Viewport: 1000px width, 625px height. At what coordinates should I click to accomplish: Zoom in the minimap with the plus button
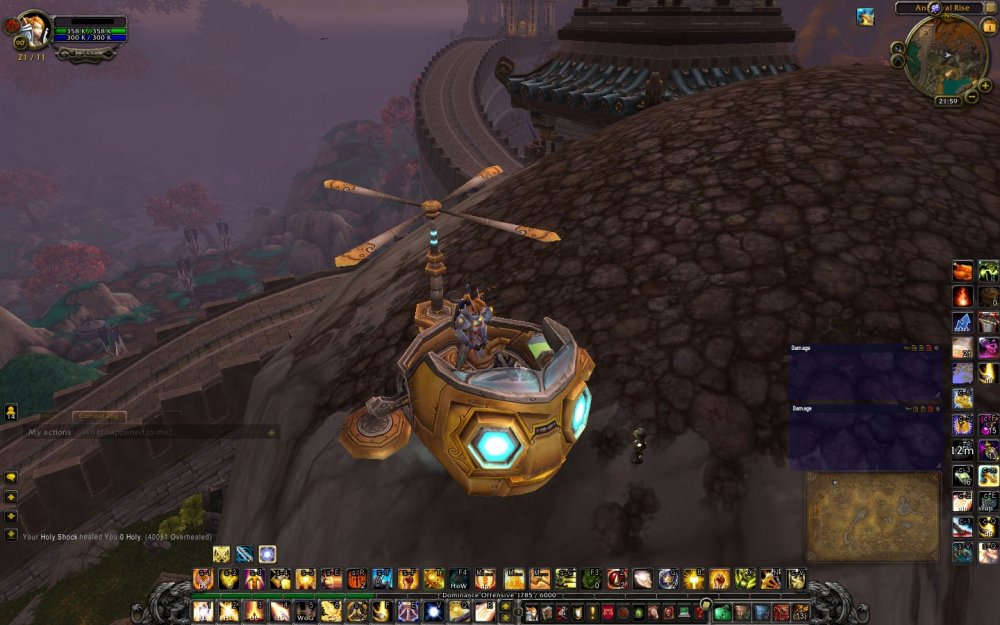(x=986, y=86)
